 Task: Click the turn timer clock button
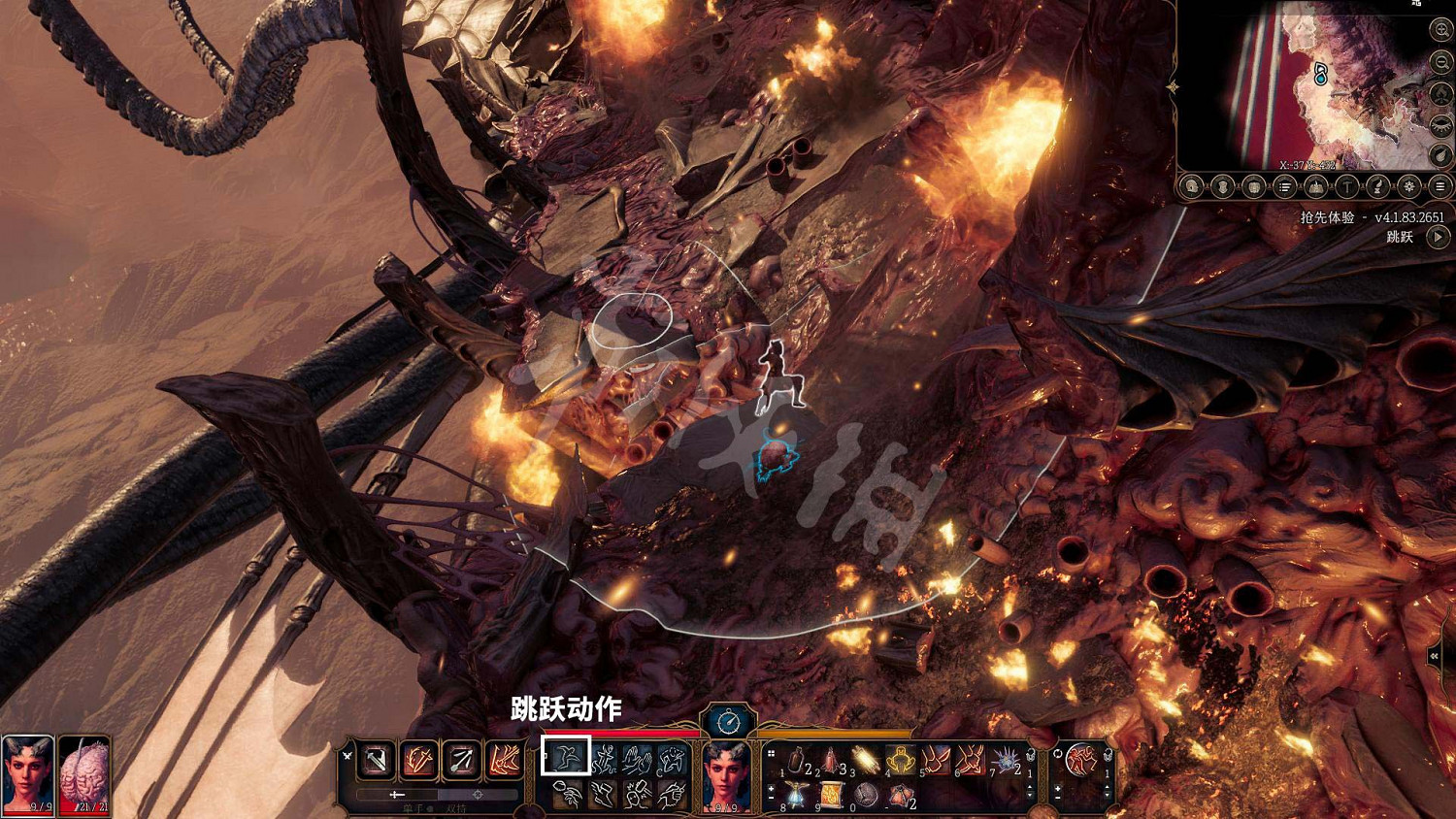tap(728, 721)
